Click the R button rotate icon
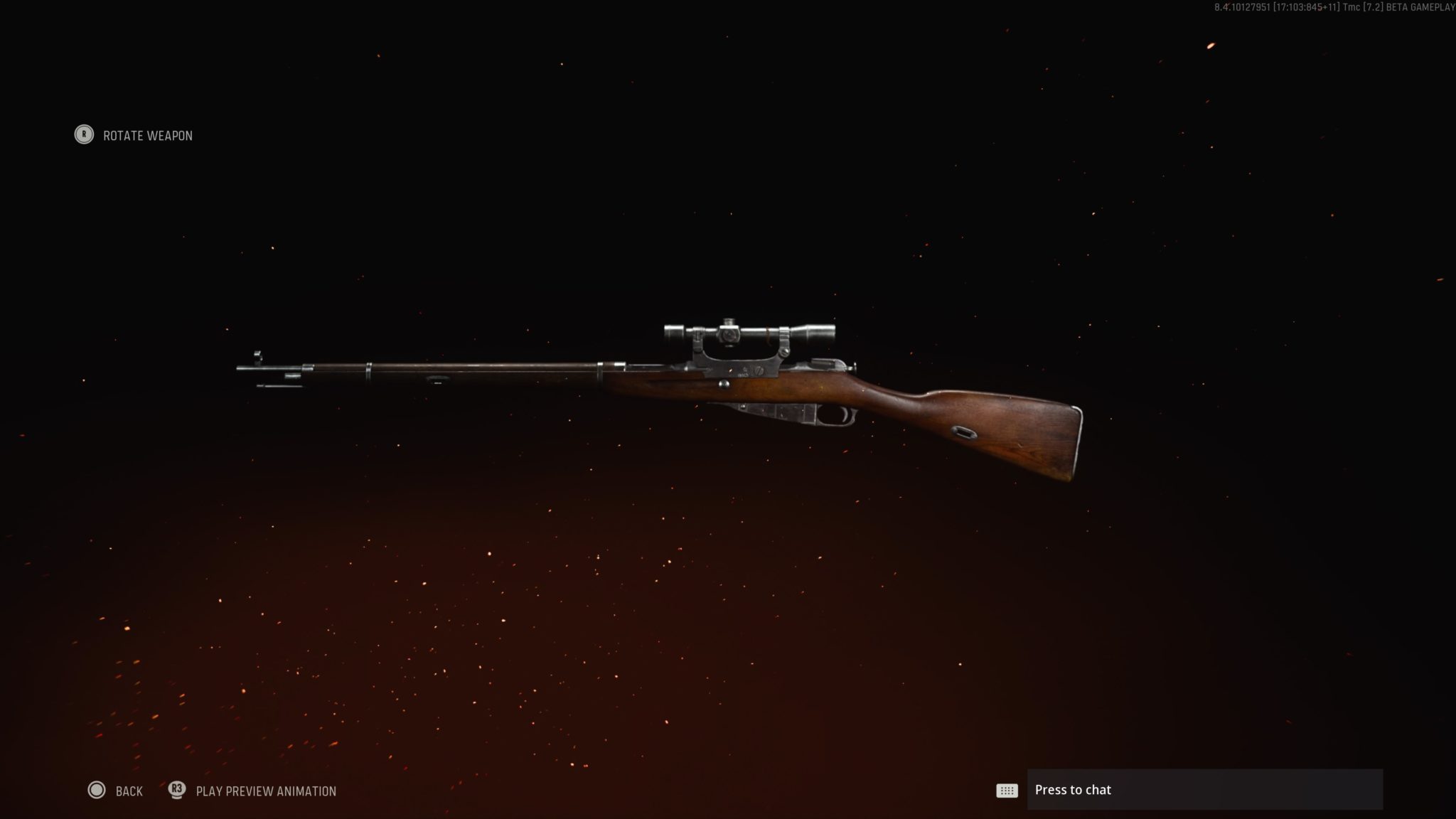Image resolution: width=1456 pixels, height=819 pixels. [x=84, y=135]
